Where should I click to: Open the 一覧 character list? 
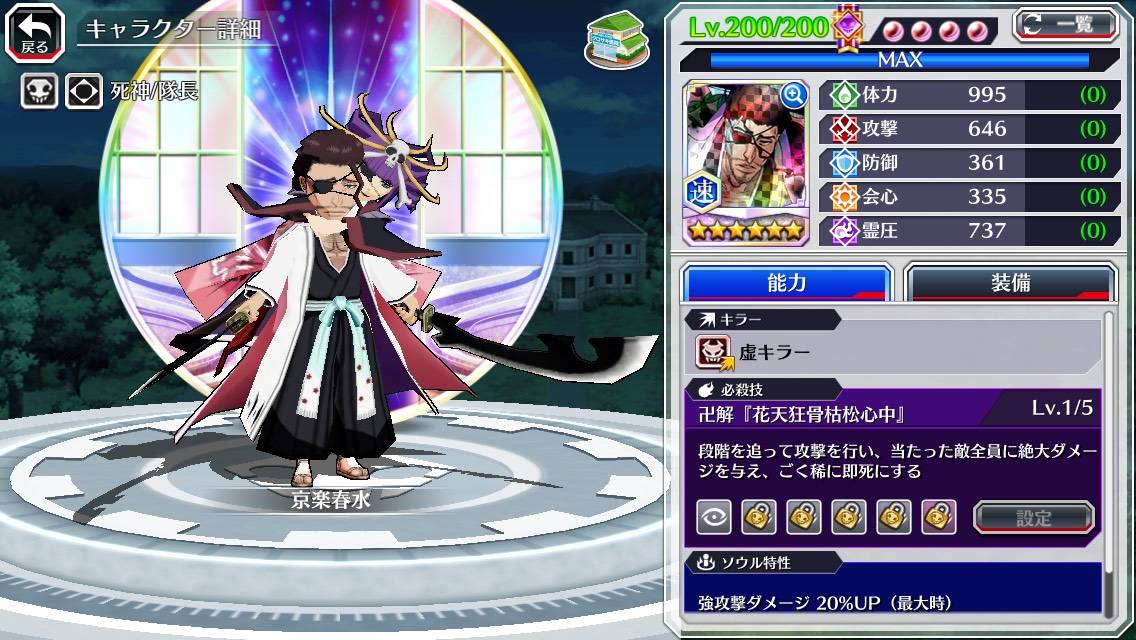pyautogui.click(x=1065, y=25)
